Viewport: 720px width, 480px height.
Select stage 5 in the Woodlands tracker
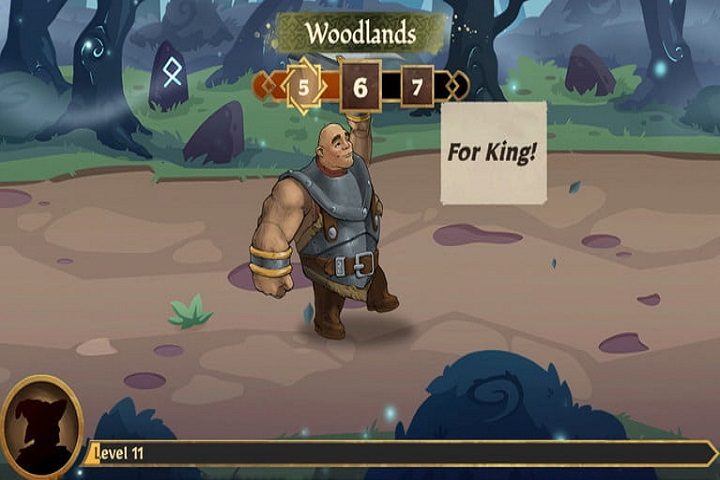pos(303,87)
